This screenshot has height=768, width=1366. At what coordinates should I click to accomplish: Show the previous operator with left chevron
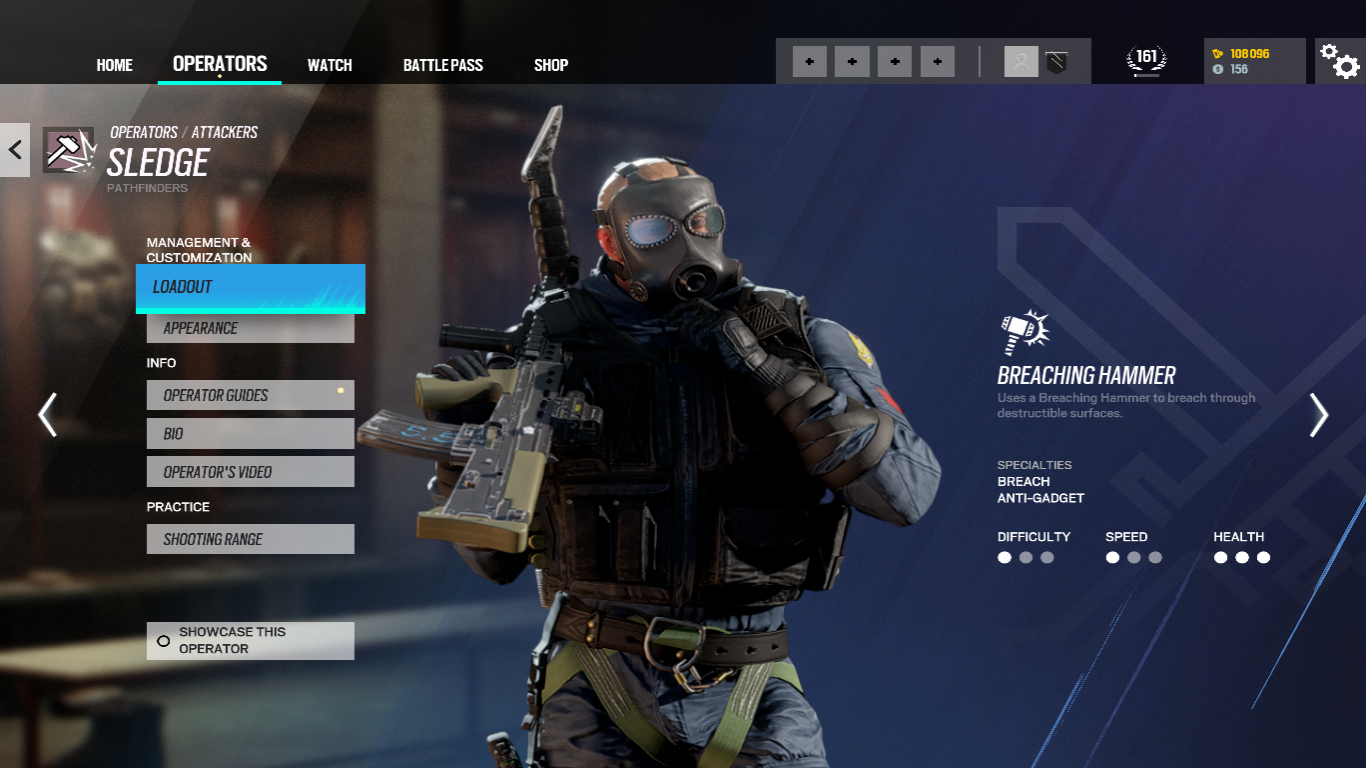coord(47,414)
